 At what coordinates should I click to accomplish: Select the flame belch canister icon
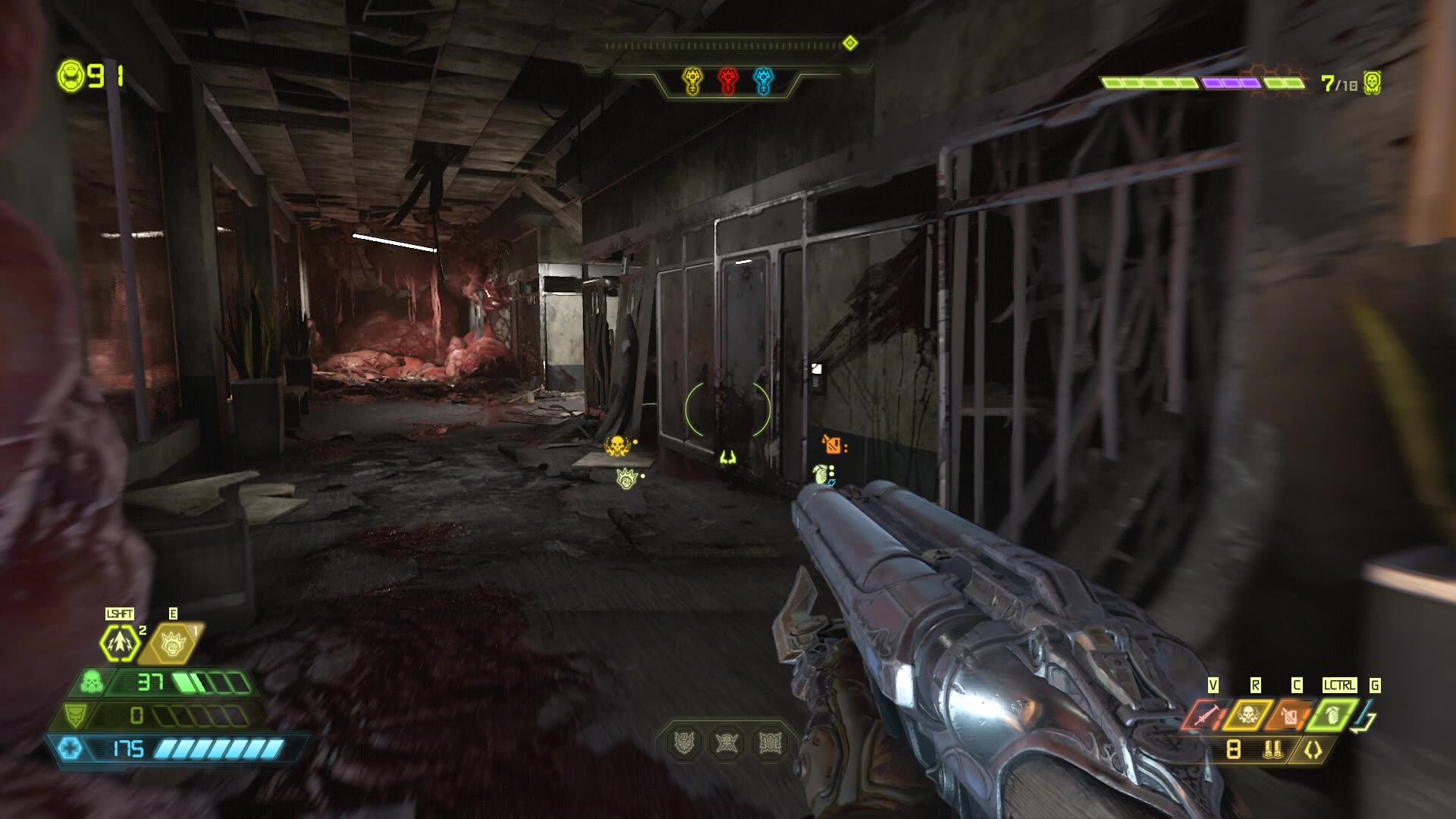pyautogui.click(x=1289, y=717)
